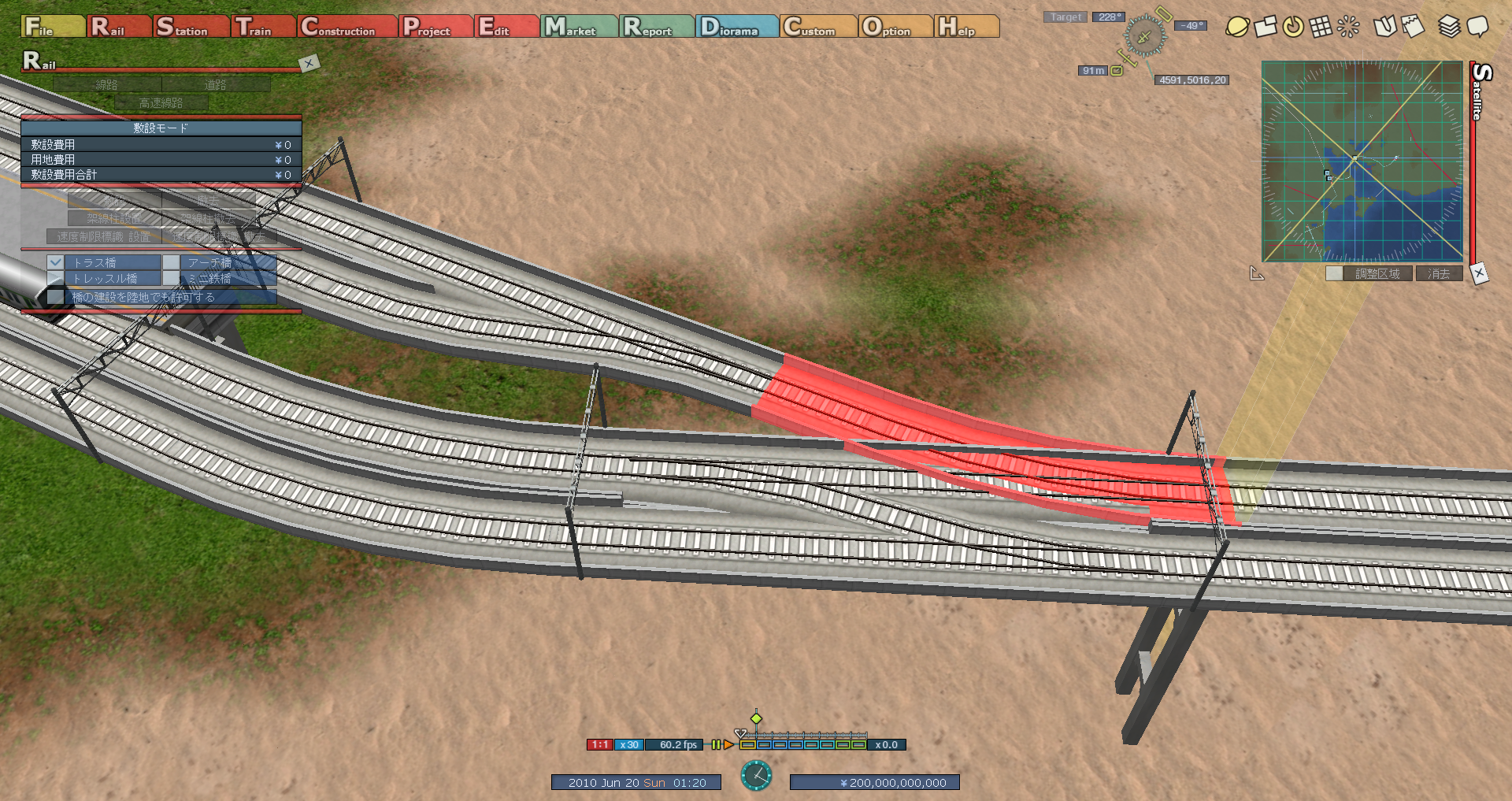Viewport: 1512px width, 801px height.
Task: Tick the 橋の建設を陸地でも許可する checkbox
Action: coord(55,297)
